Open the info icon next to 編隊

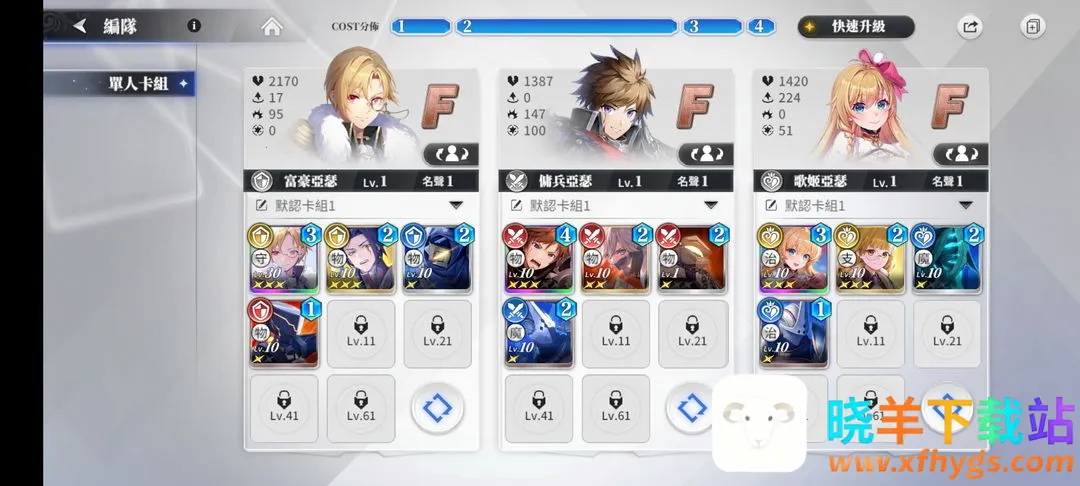coord(194,27)
